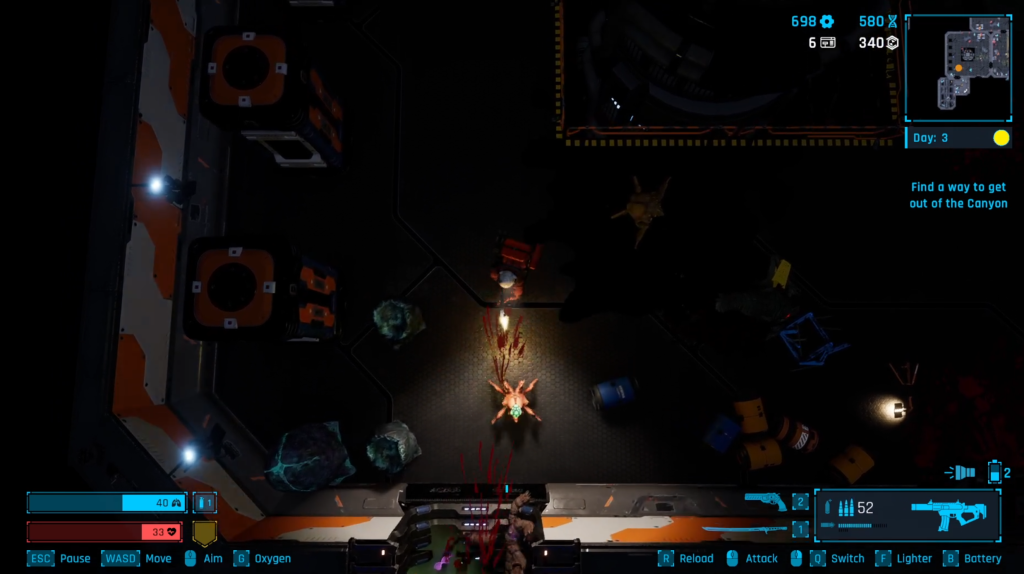Select the equipped assault rifle panel

point(907,514)
